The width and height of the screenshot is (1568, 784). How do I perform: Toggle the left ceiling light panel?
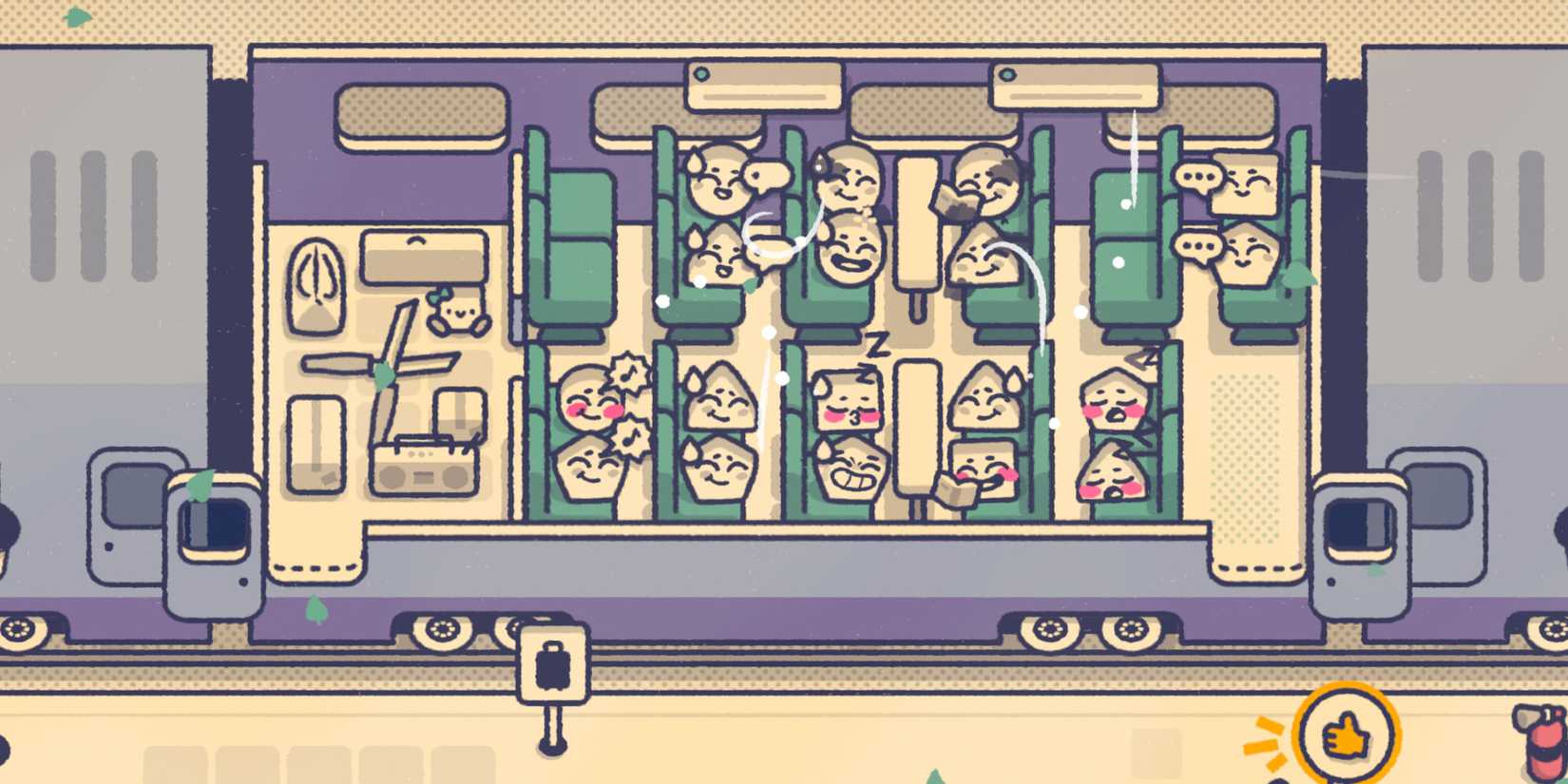(765, 86)
